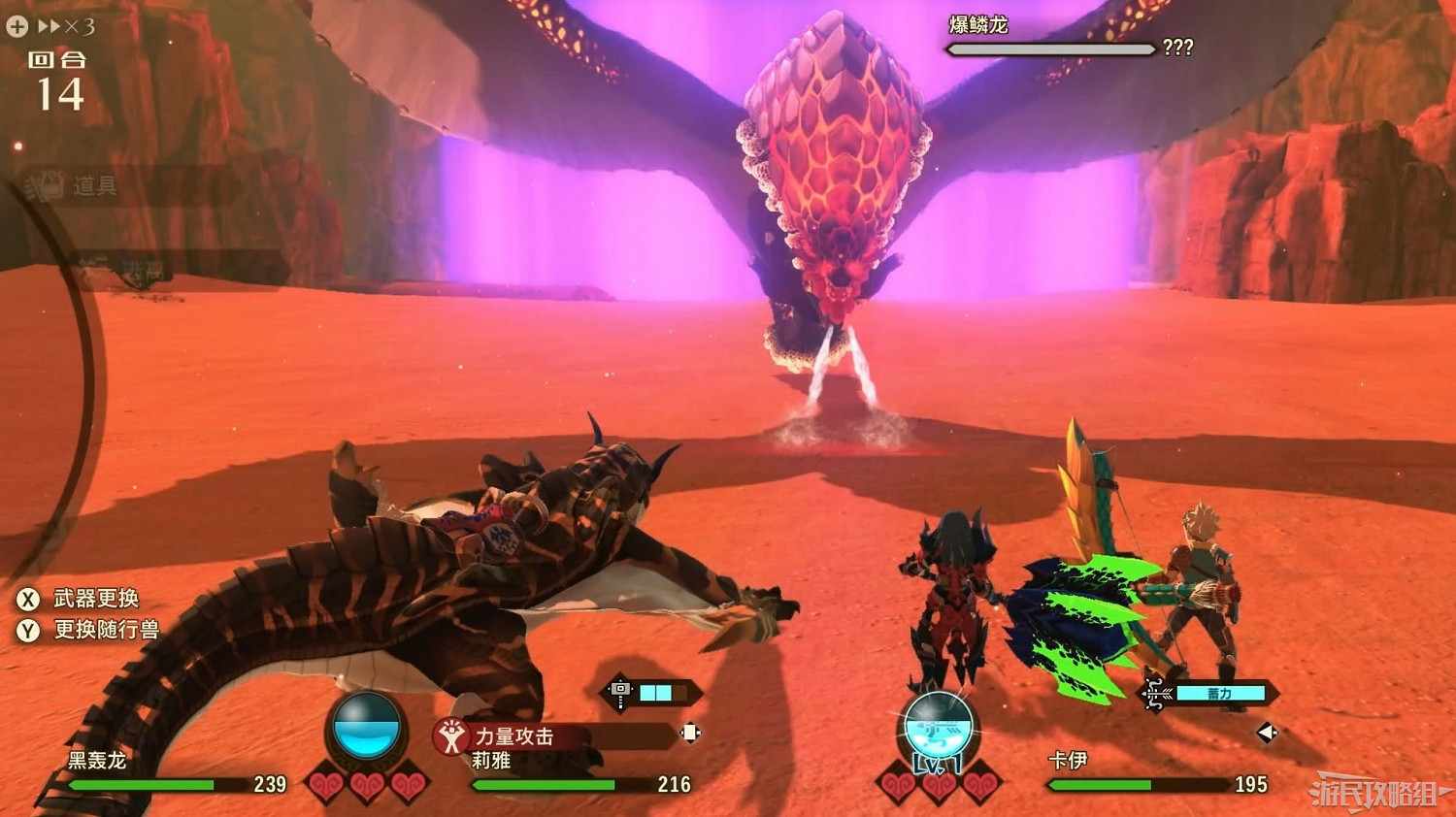
Task: Expand the arrow indicator right of the 蓄力 gauge
Action: pos(1268,732)
